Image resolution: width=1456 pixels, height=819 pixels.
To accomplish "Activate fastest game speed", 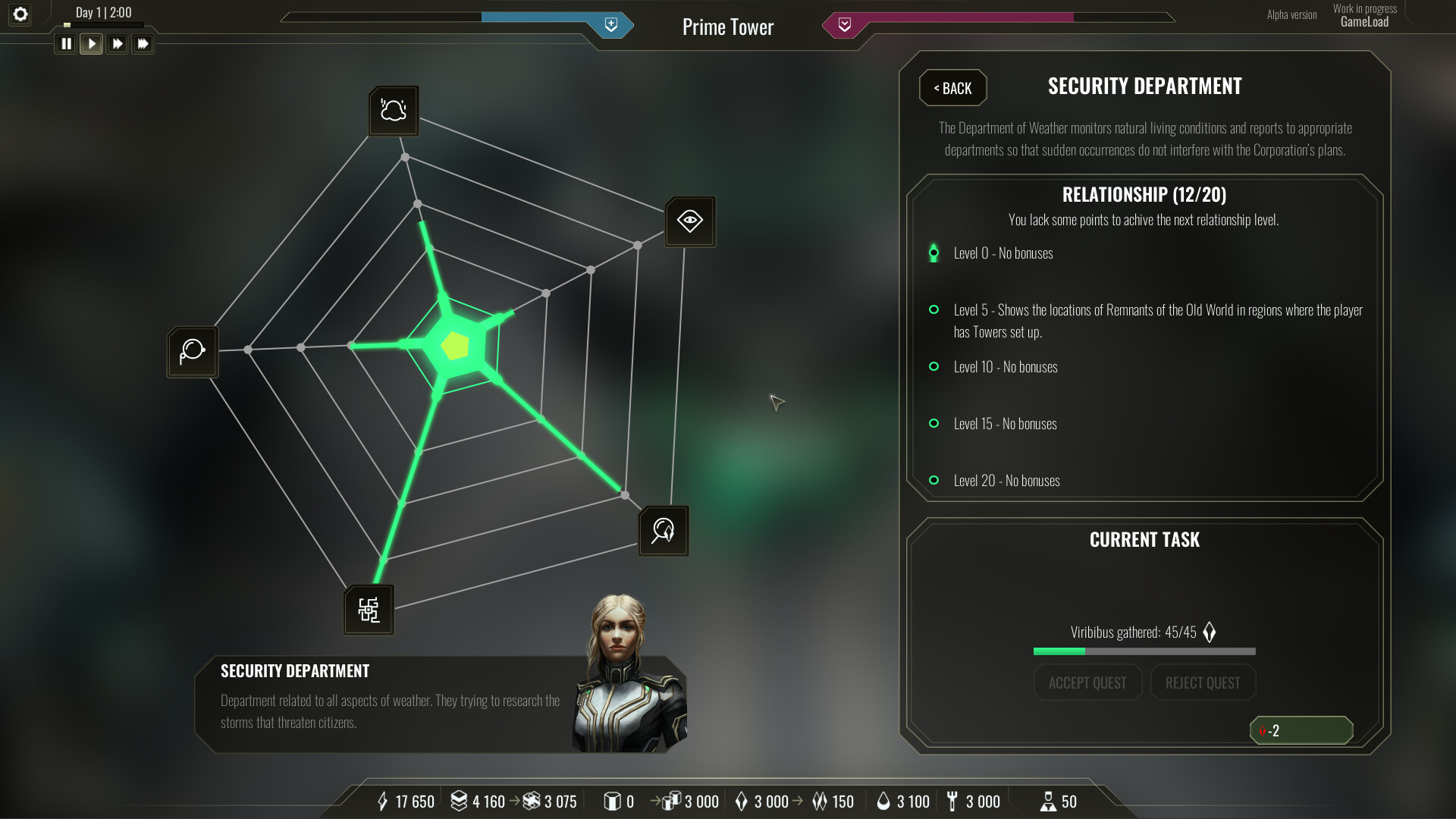I will coord(143,43).
